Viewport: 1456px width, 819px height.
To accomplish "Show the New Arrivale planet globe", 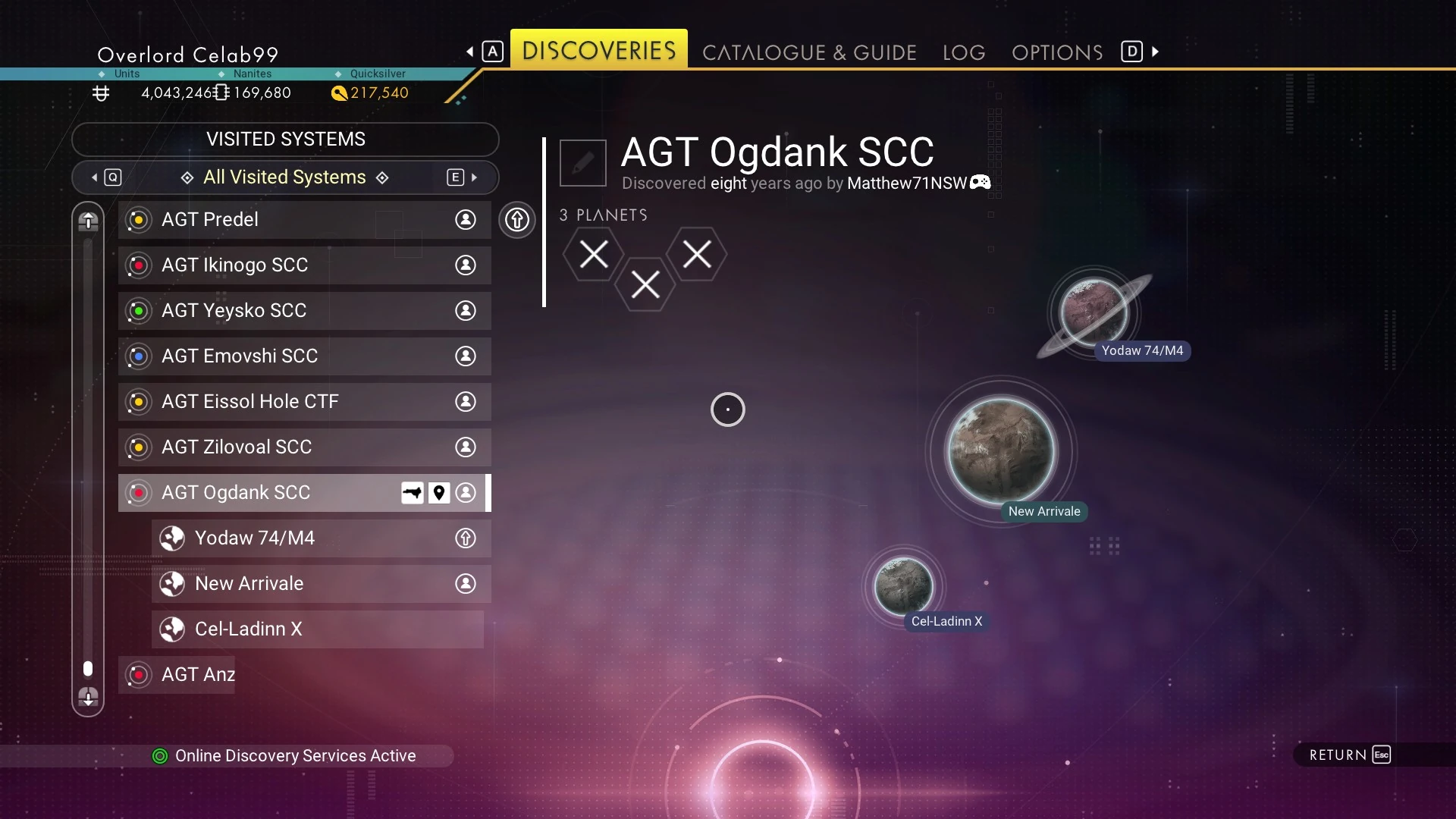I will (1001, 450).
